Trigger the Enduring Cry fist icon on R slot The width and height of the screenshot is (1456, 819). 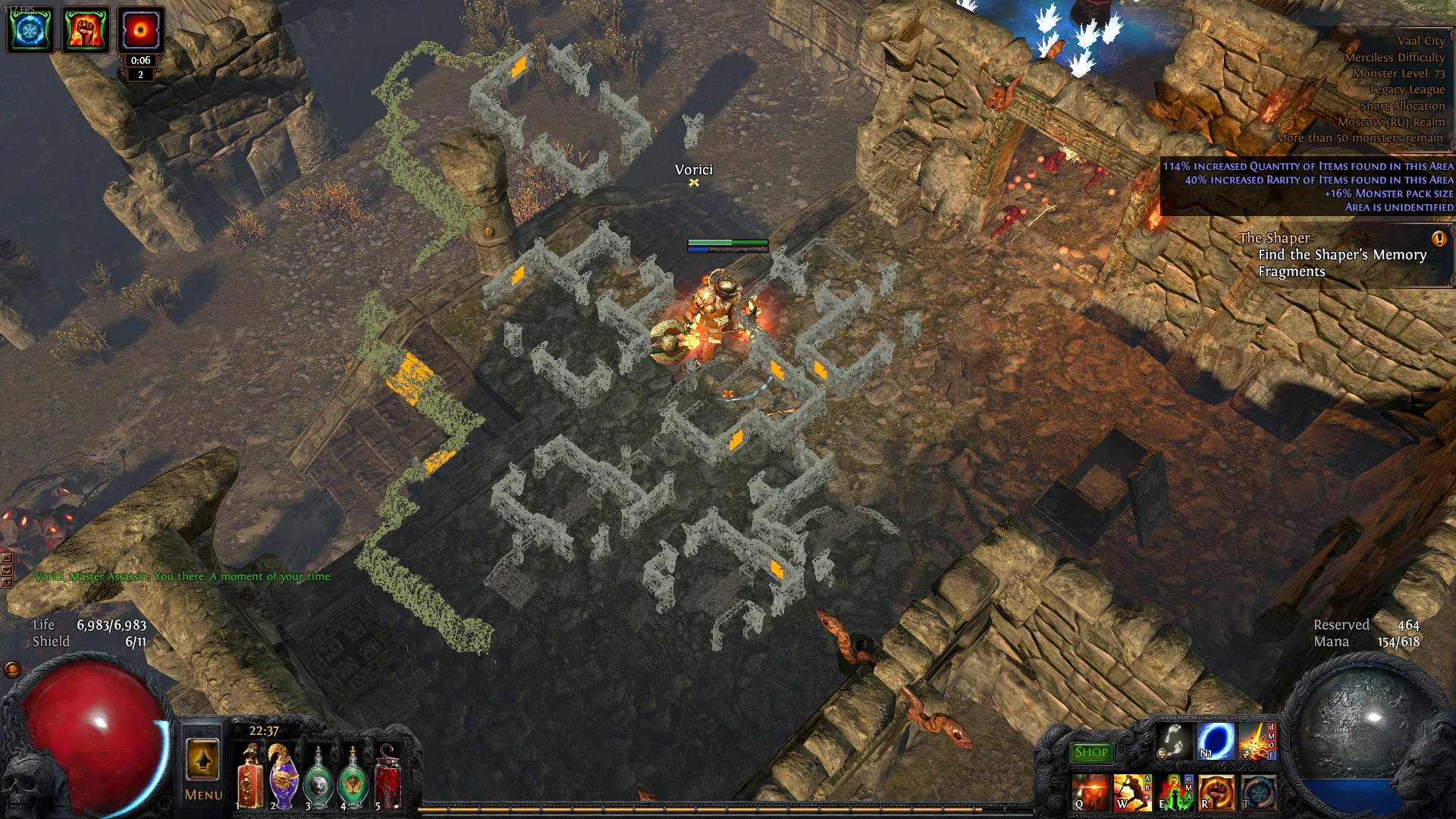coord(1216,792)
